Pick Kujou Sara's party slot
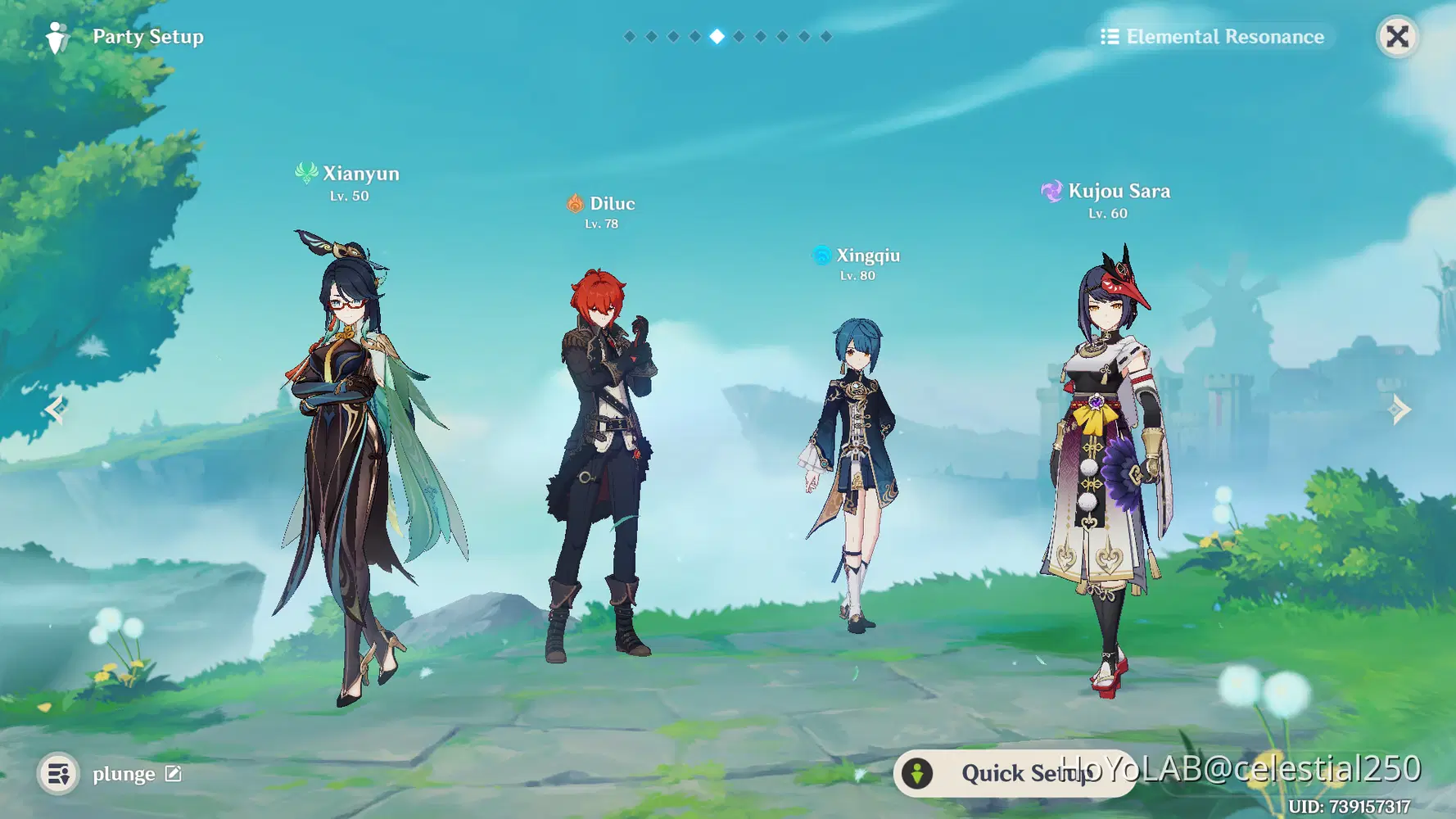 (x=1107, y=467)
